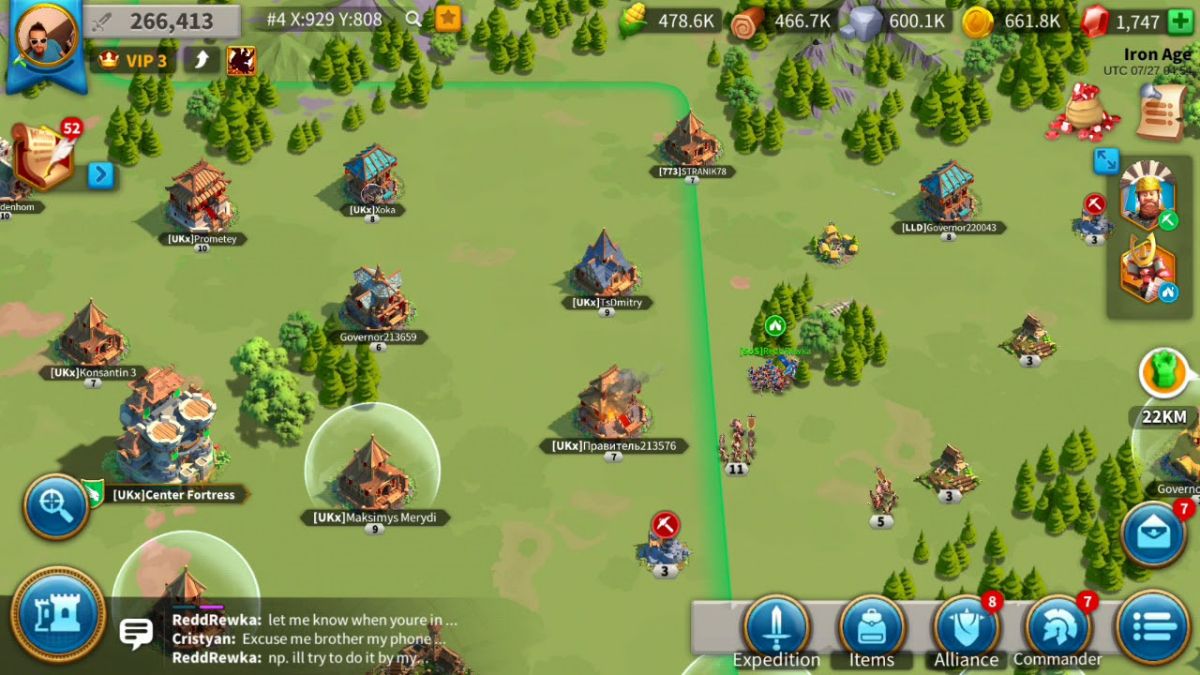Open the VIP 3 panel
Screen dimensions: 1200x675
pyautogui.click(x=134, y=60)
